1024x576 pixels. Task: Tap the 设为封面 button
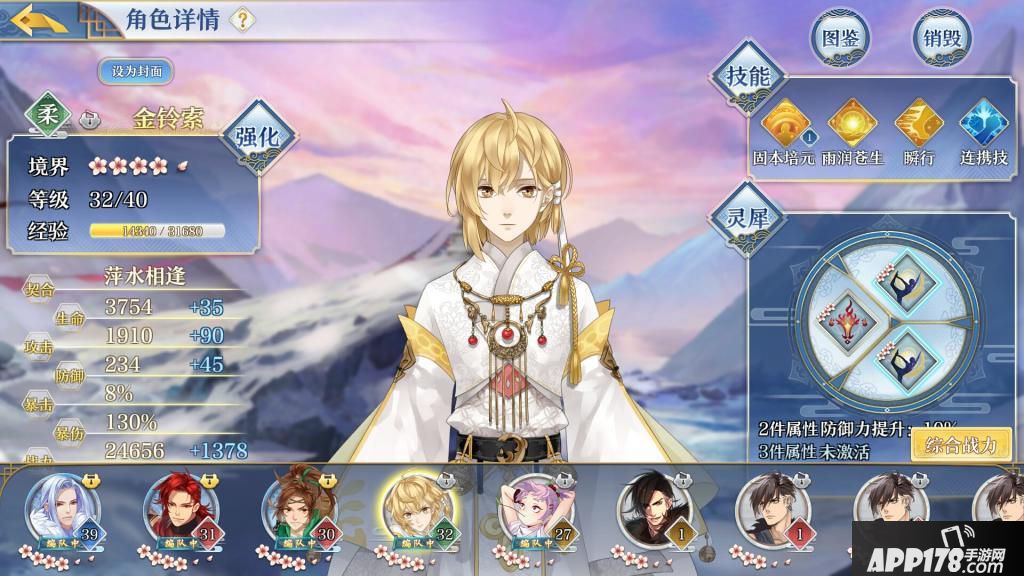coord(136,72)
